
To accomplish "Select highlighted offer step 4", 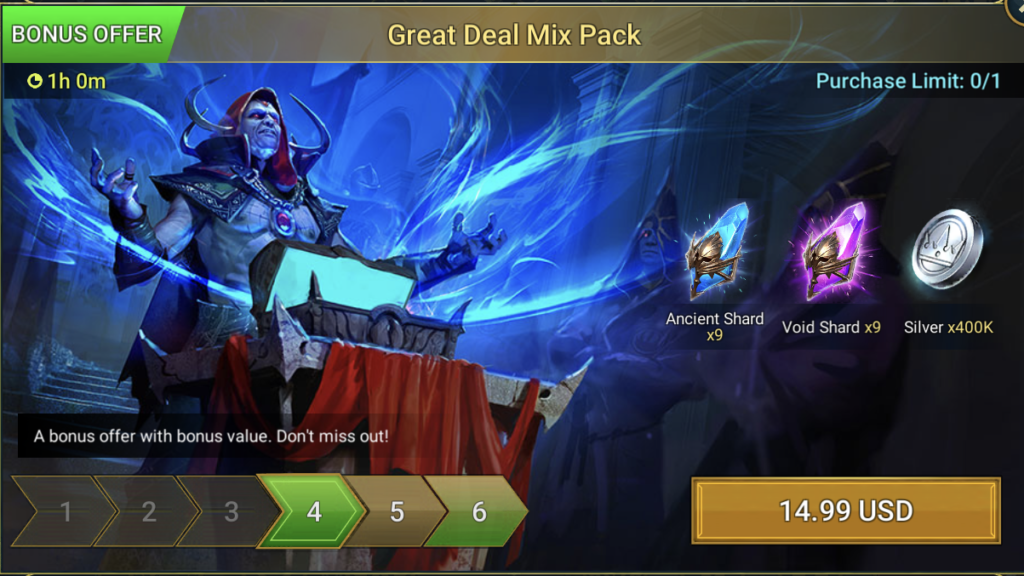I will point(314,512).
